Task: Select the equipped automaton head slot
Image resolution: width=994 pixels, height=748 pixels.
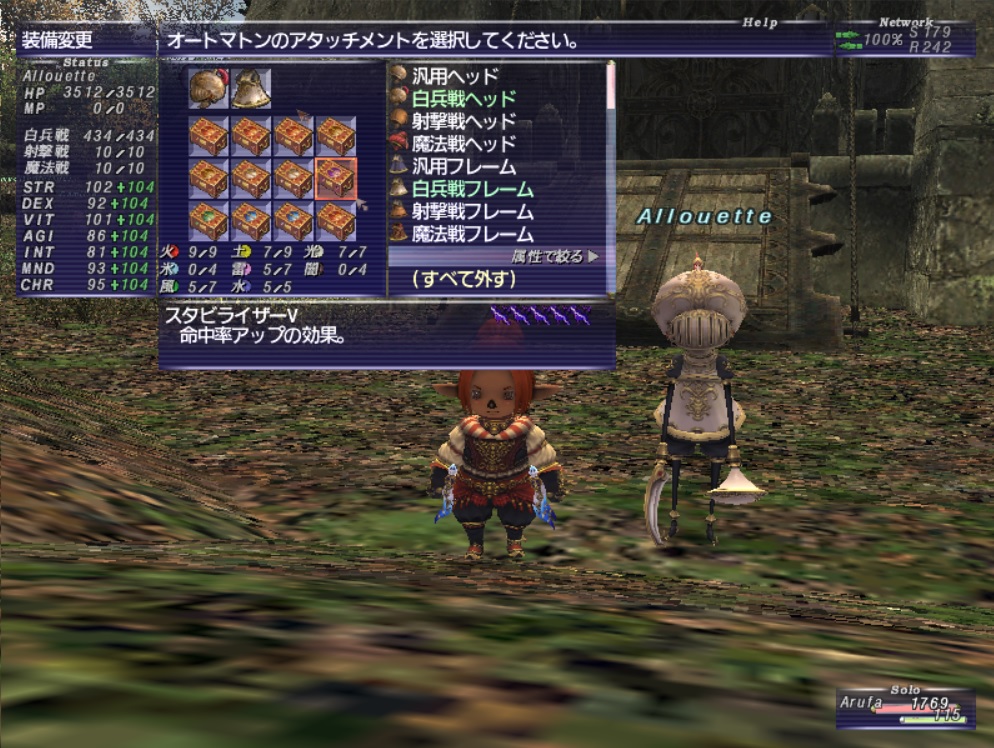Action: coord(208,89)
